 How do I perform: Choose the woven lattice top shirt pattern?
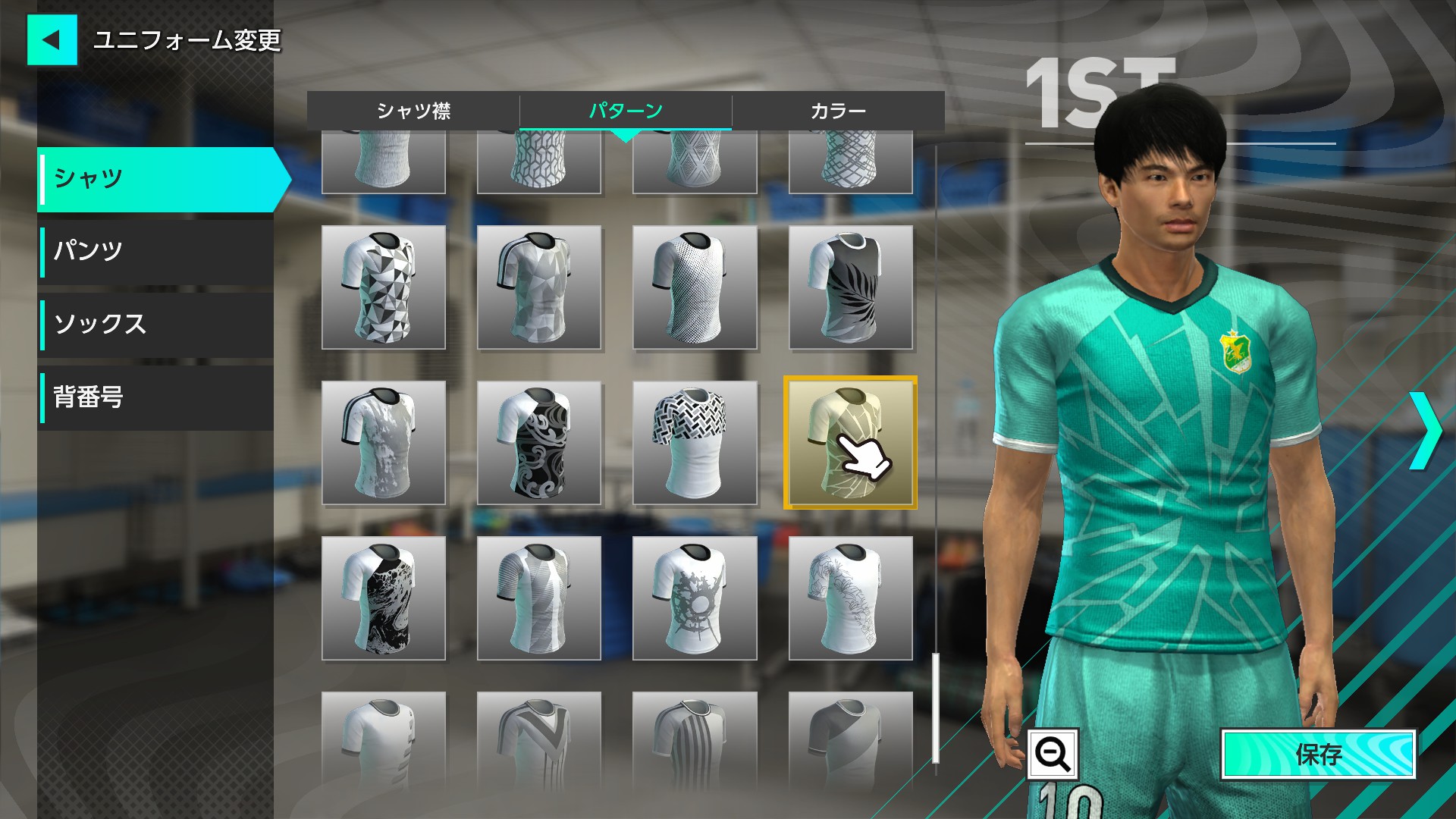(695, 443)
